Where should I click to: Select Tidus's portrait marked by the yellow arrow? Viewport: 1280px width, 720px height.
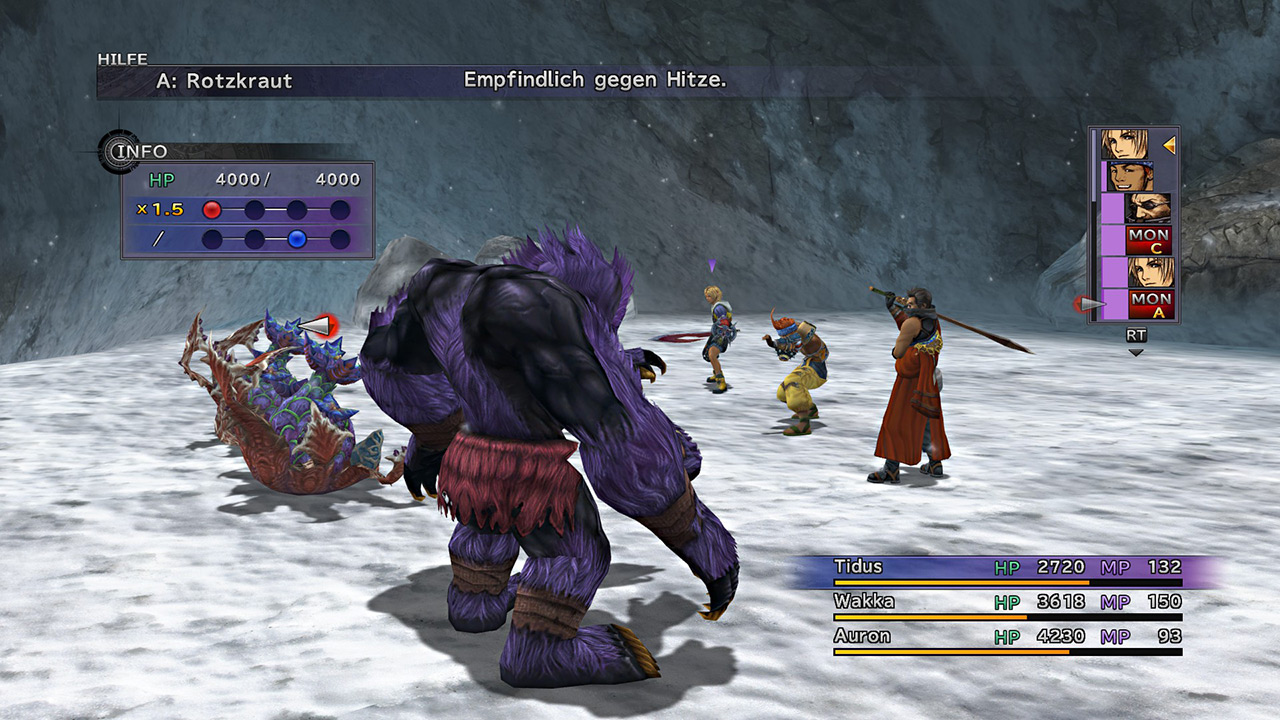(x=1125, y=145)
